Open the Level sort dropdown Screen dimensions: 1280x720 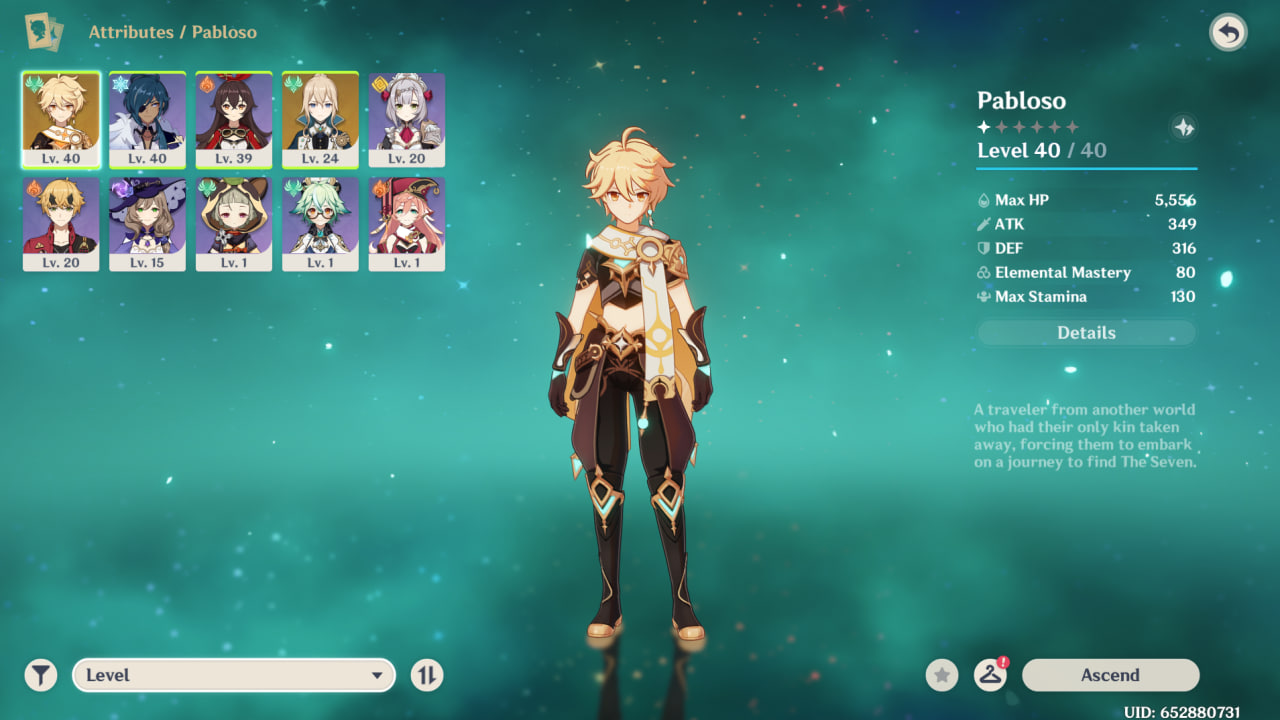click(x=234, y=675)
